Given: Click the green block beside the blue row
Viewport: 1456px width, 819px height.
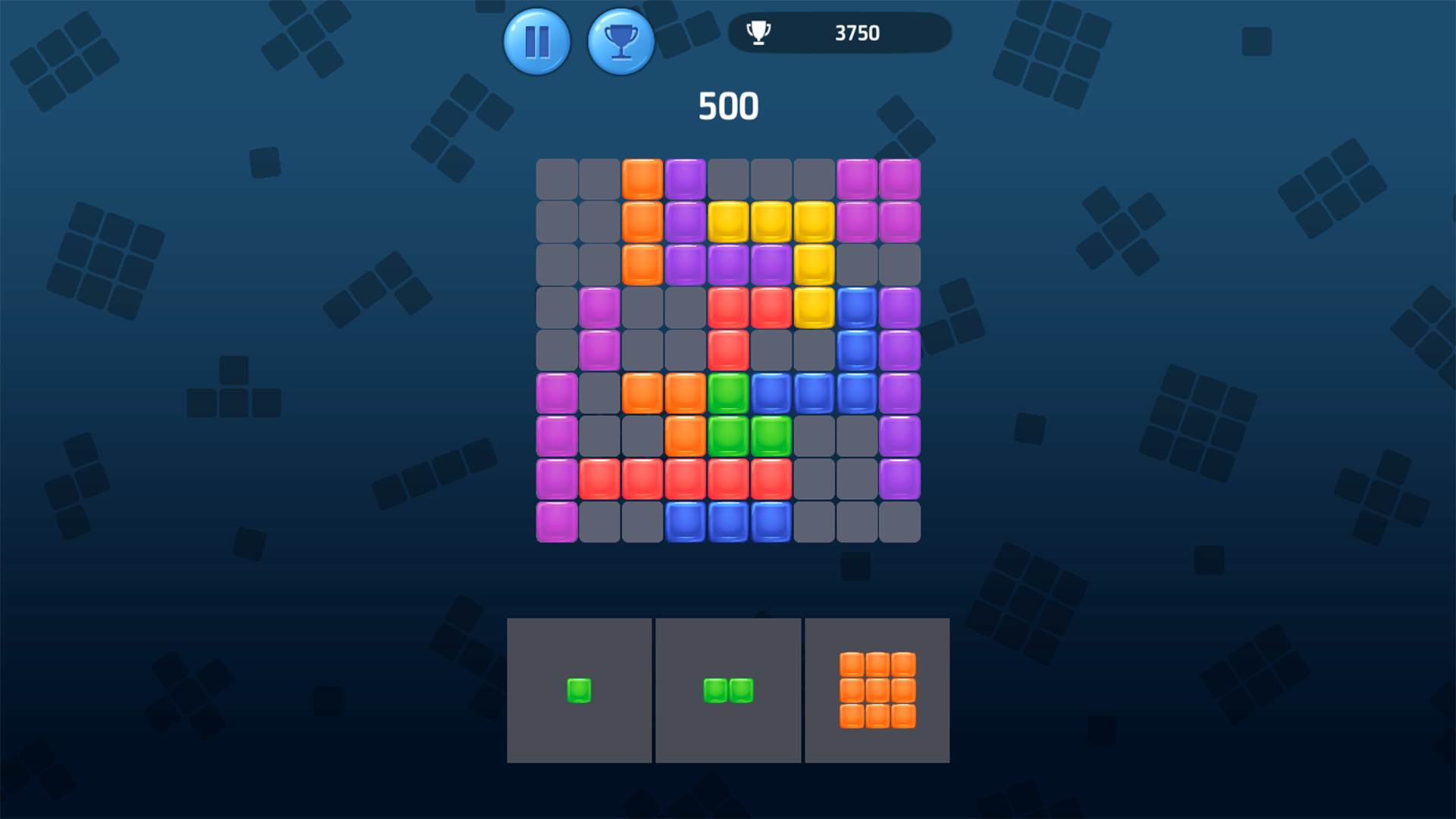Looking at the screenshot, I should pyautogui.click(x=729, y=393).
